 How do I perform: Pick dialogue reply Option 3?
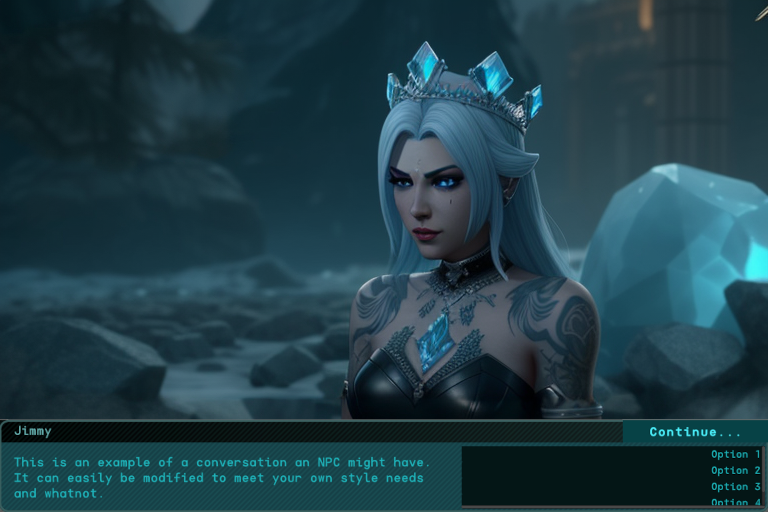[735, 486]
